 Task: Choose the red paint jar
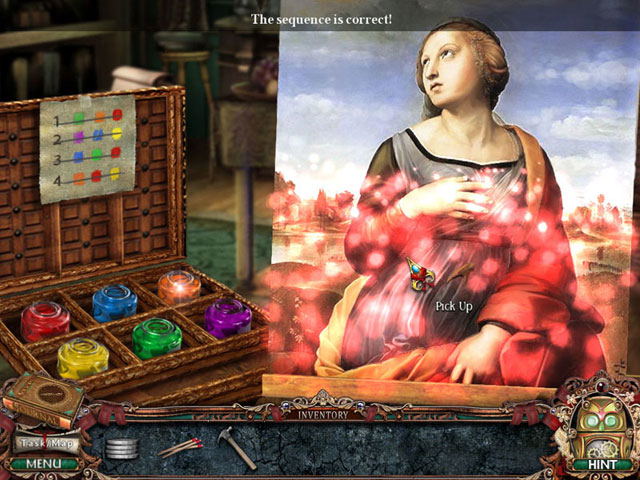click(45, 321)
